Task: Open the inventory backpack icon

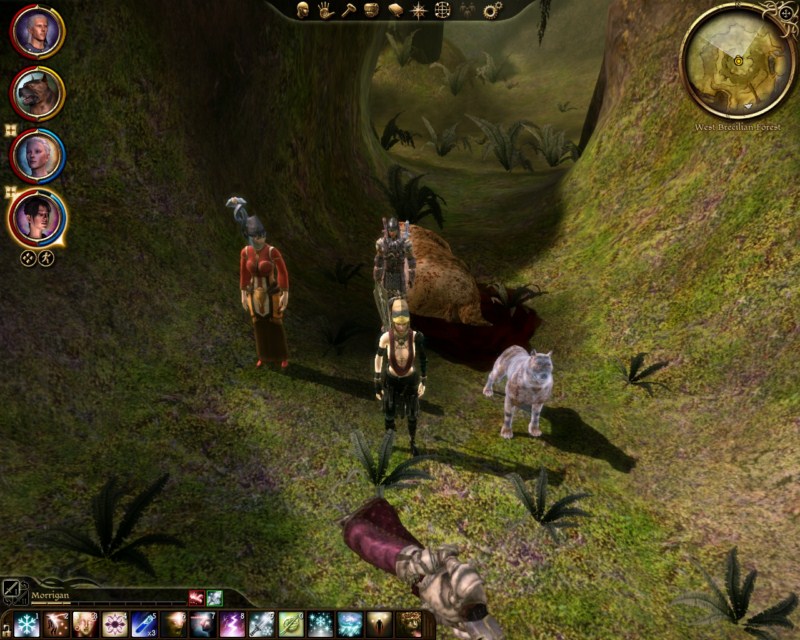Action: pyautogui.click(x=372, y=10)
